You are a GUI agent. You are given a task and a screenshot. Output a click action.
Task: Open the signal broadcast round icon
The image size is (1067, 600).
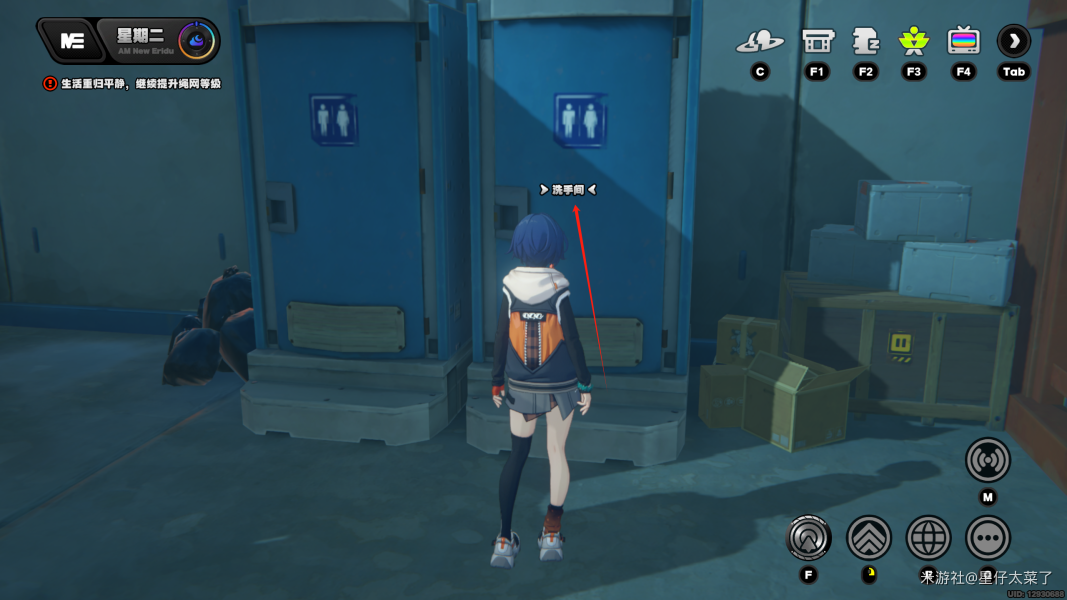point(987,461)
